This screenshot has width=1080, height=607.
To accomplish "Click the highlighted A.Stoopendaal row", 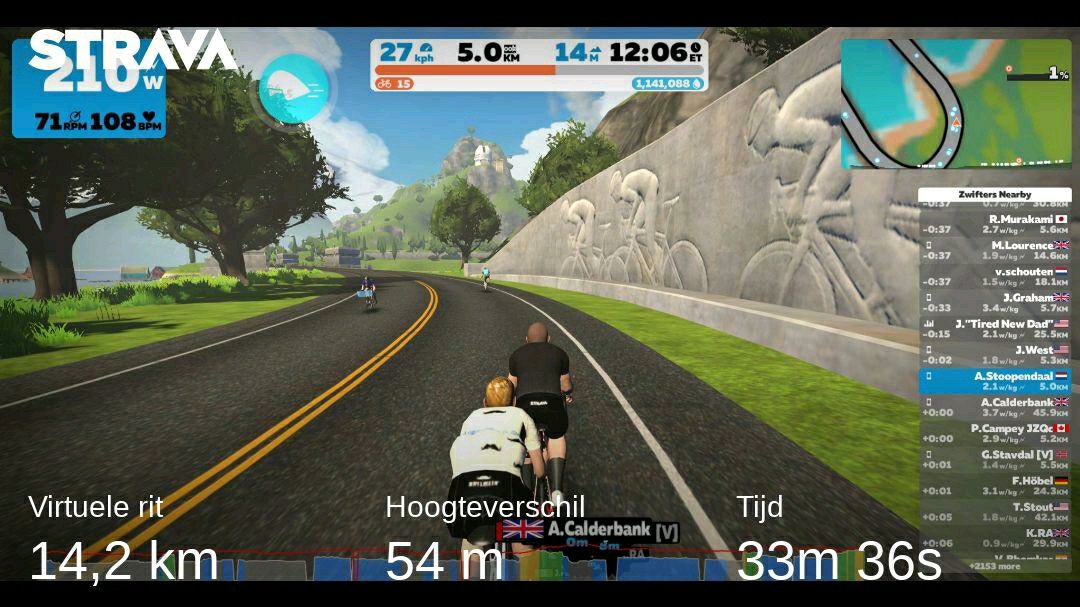I will tap(994, 381).
